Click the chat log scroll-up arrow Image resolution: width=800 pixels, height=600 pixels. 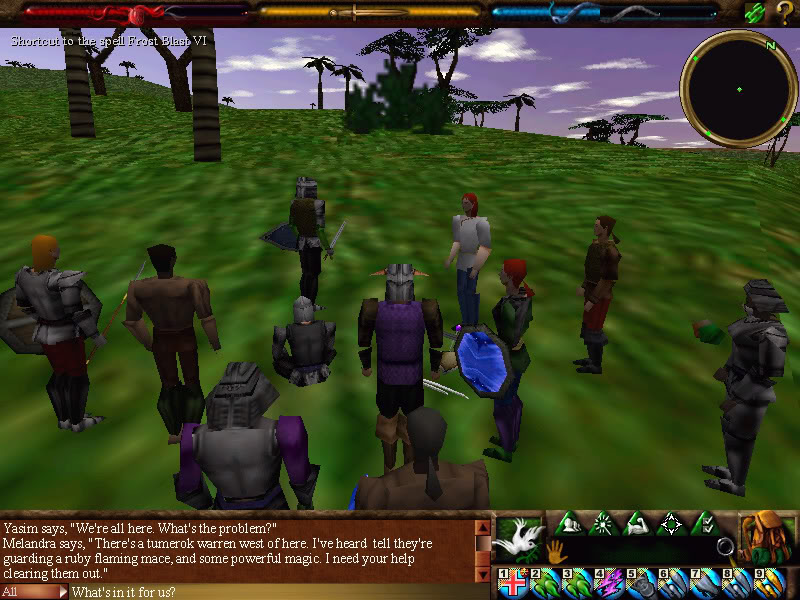tap(482, 527)
